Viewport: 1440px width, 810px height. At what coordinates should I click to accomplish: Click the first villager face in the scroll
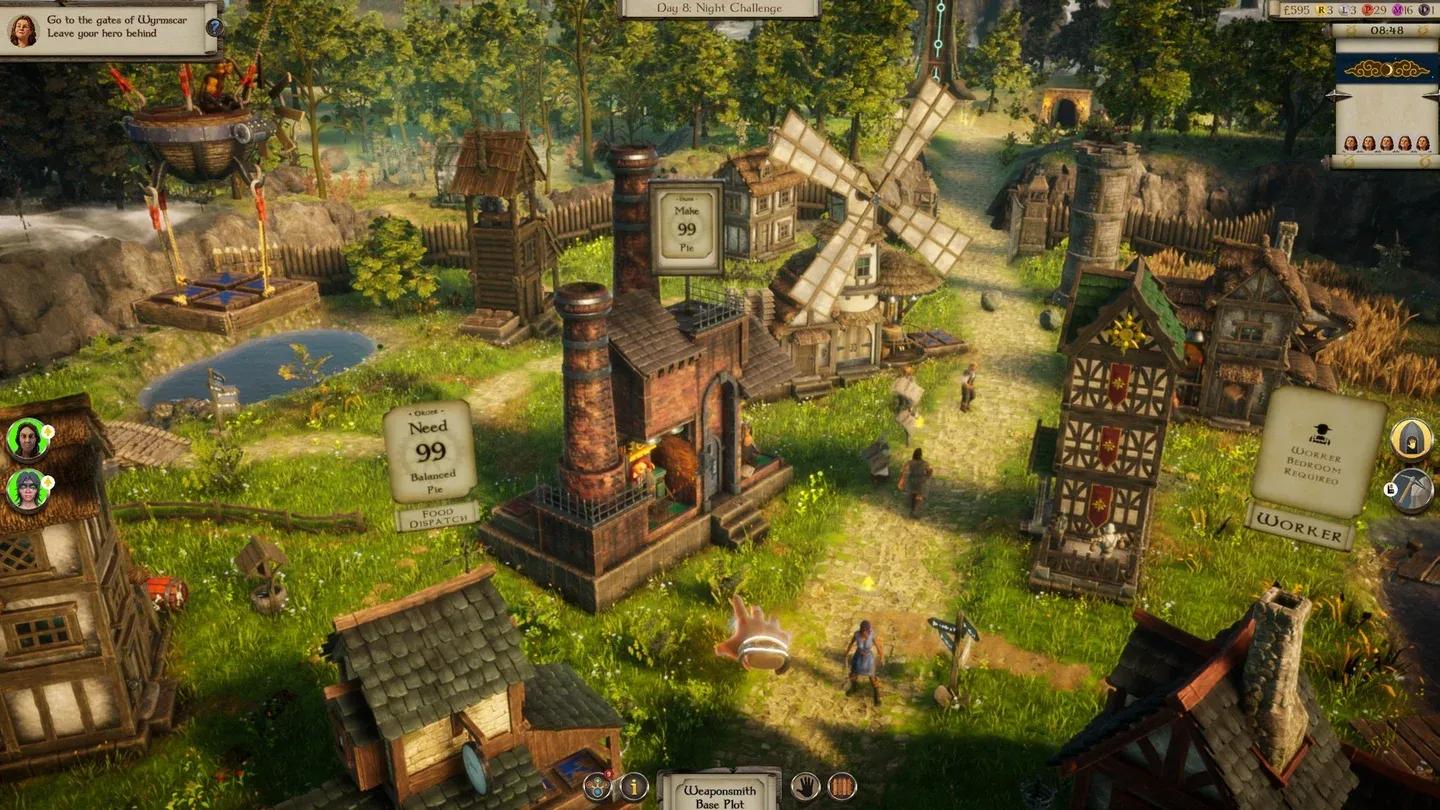pos(1351,144)
